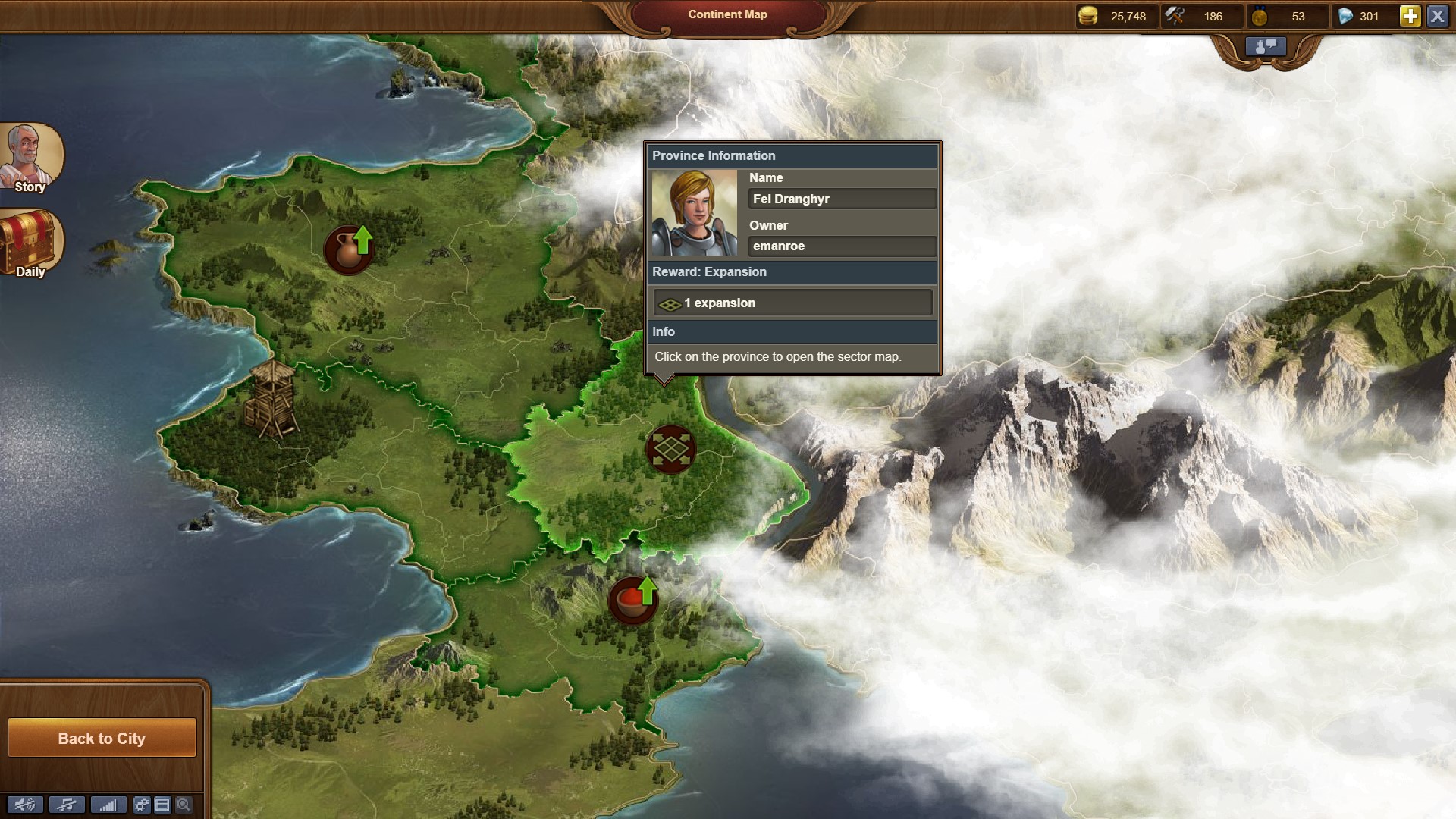Return with the Back to City button
Image resolution: width=1456 pixels, height=819 pixels.
pos(102,738)
